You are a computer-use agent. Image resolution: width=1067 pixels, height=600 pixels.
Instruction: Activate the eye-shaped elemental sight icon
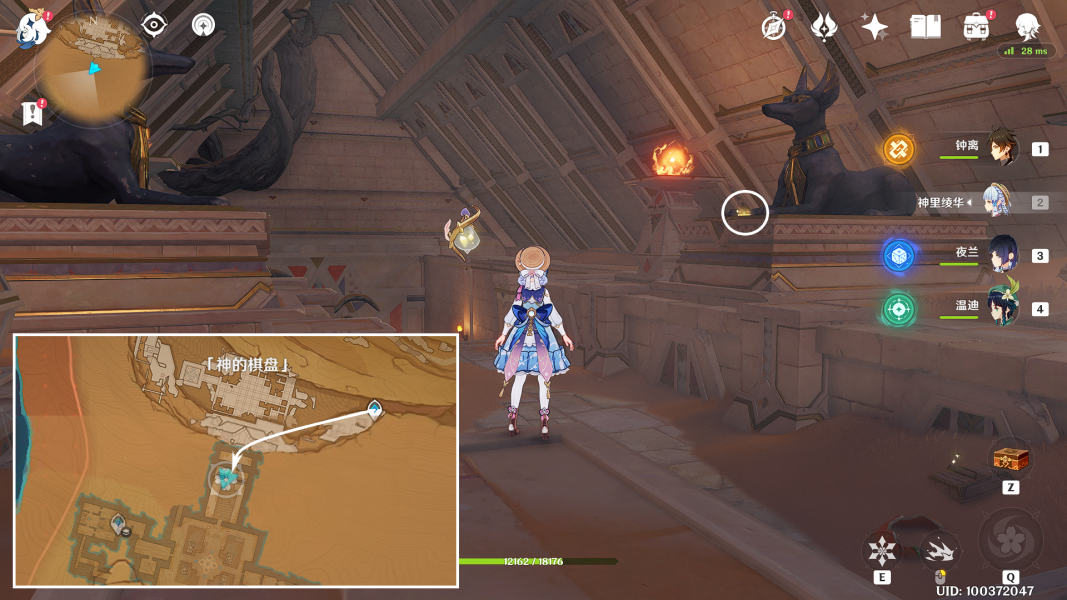click(154, 25)
